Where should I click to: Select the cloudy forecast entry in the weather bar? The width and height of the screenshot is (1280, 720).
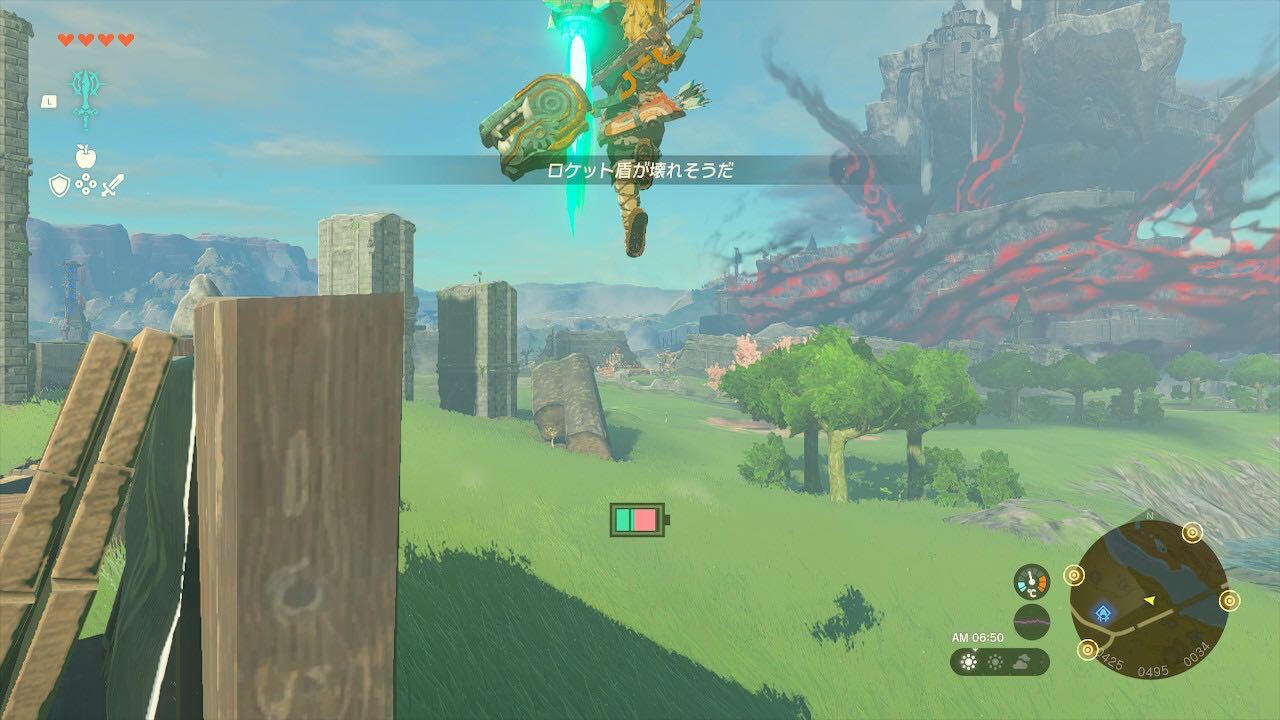[1020, 662]
